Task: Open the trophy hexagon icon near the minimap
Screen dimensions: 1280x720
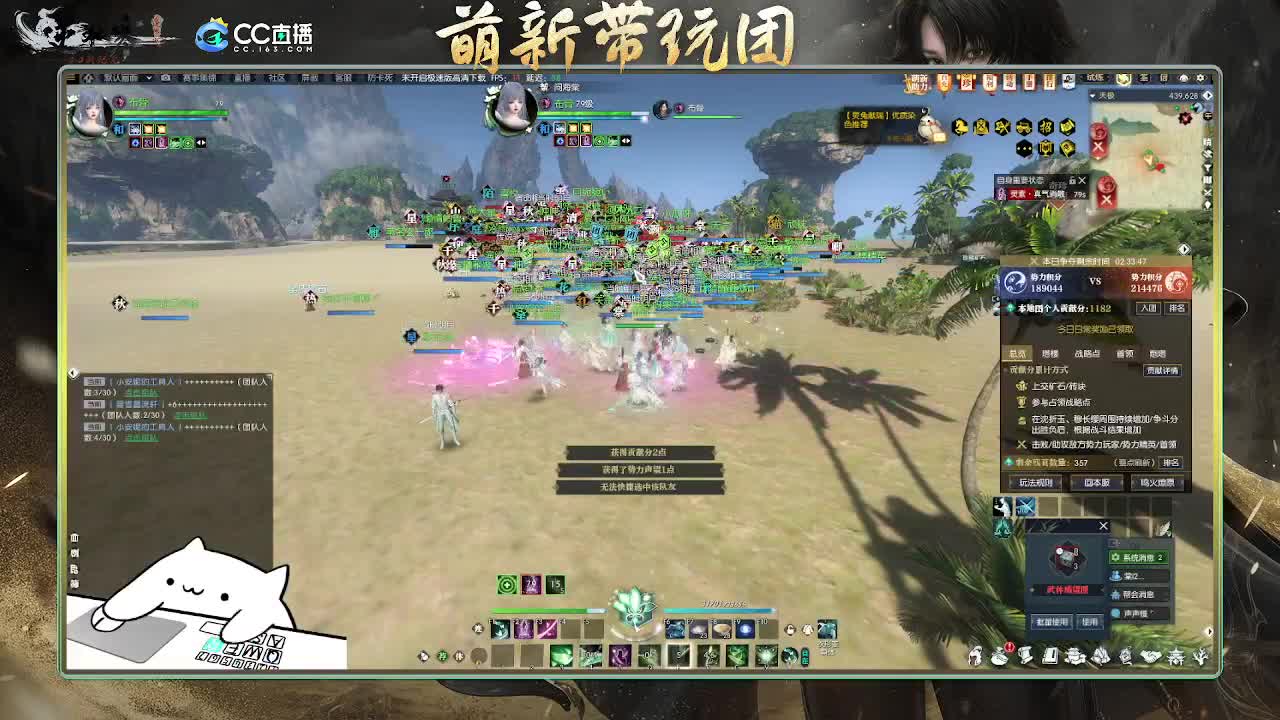Action: (x=1046, y=149)
